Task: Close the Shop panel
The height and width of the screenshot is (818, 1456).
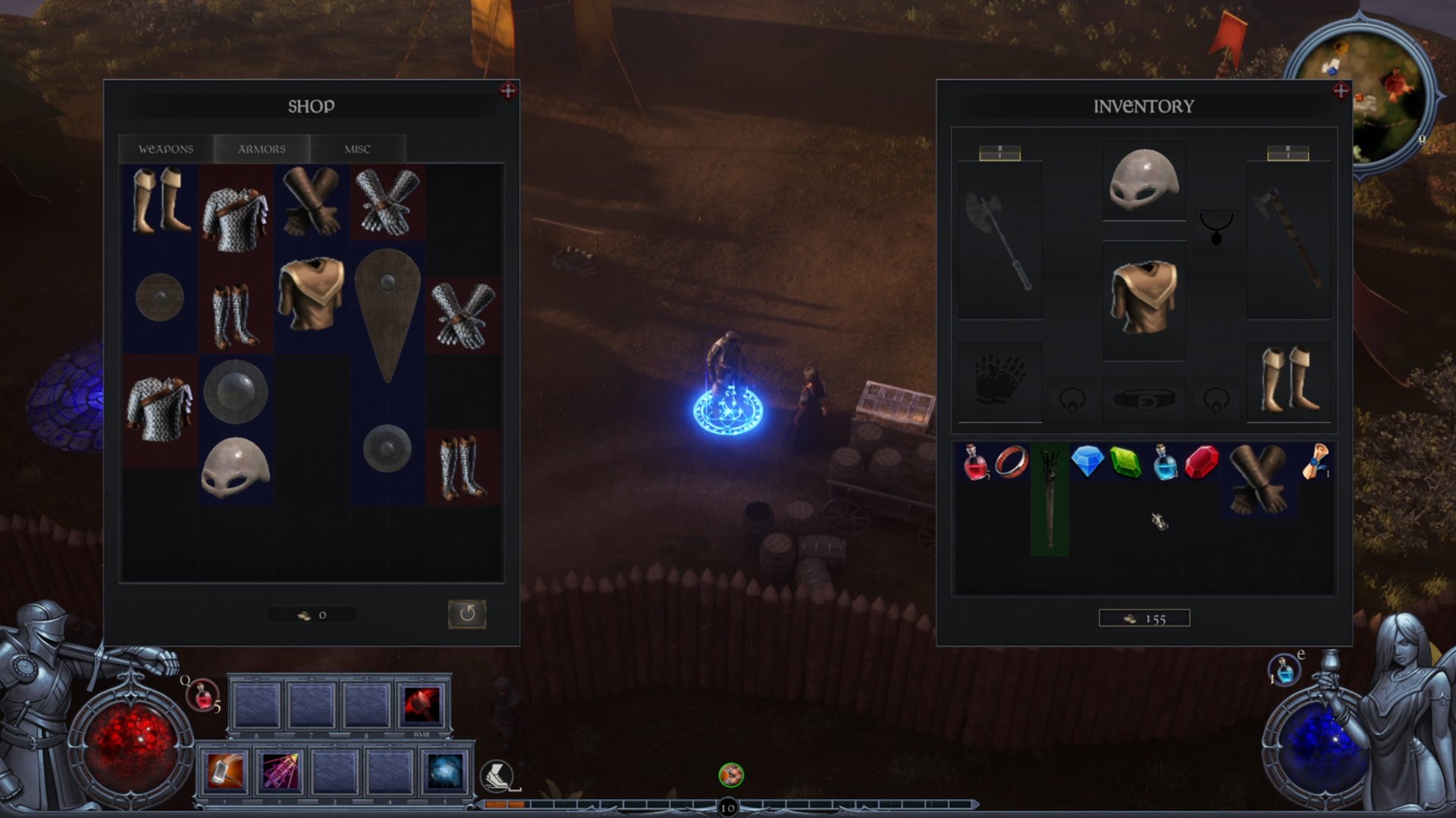Action: pyautogui.click(x=508, y=91)
